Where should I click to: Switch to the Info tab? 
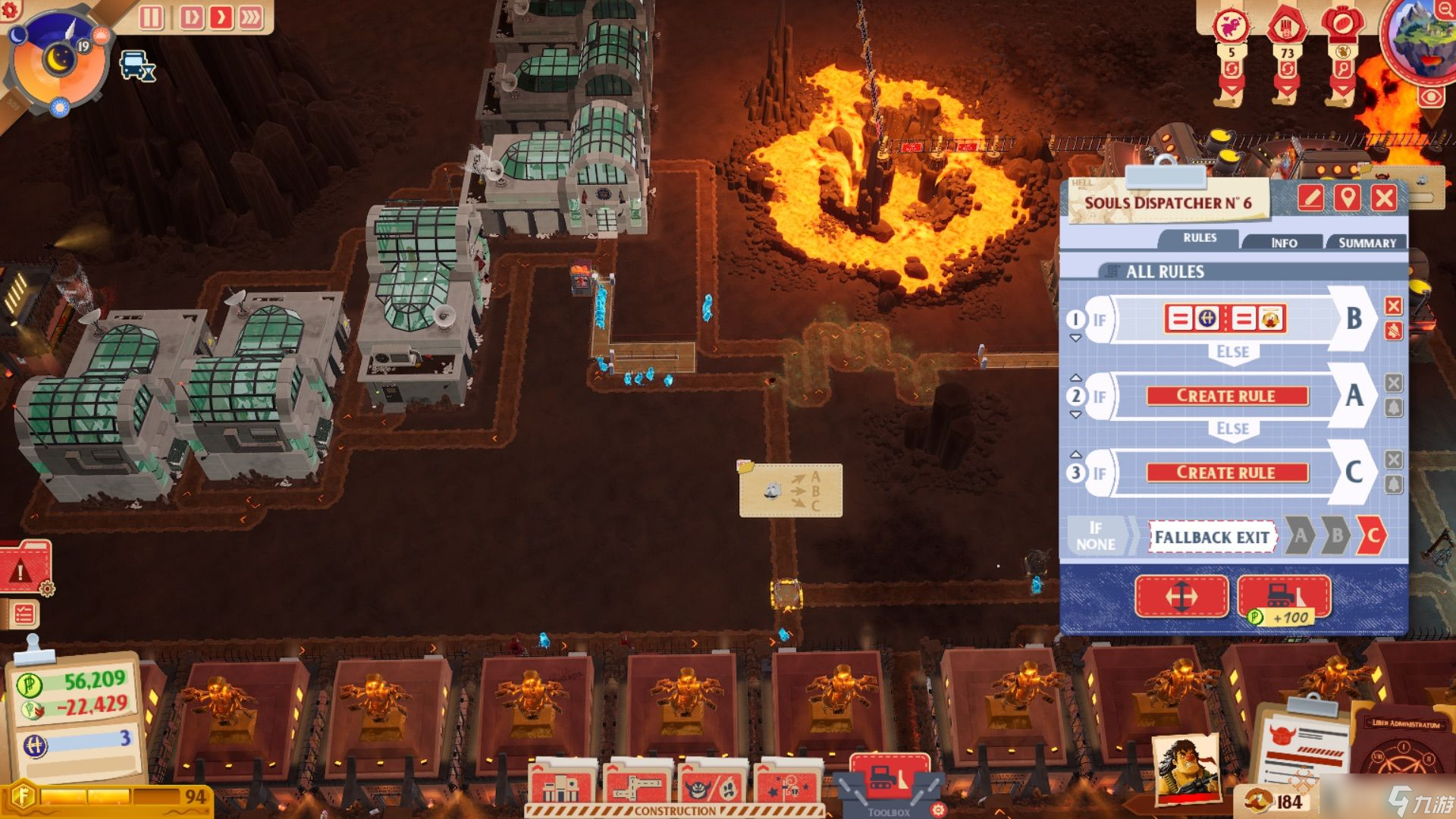click(1284, 243)
